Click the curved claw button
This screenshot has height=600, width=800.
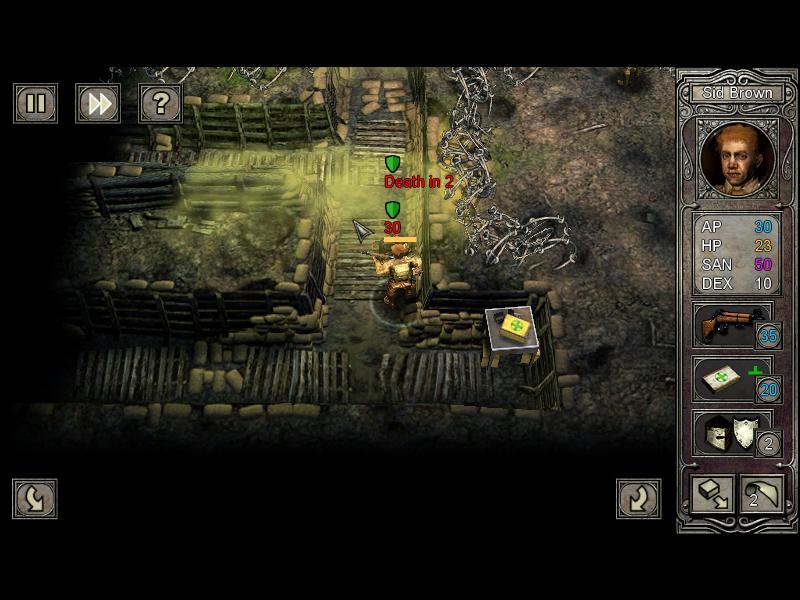[x=762, y=493]
